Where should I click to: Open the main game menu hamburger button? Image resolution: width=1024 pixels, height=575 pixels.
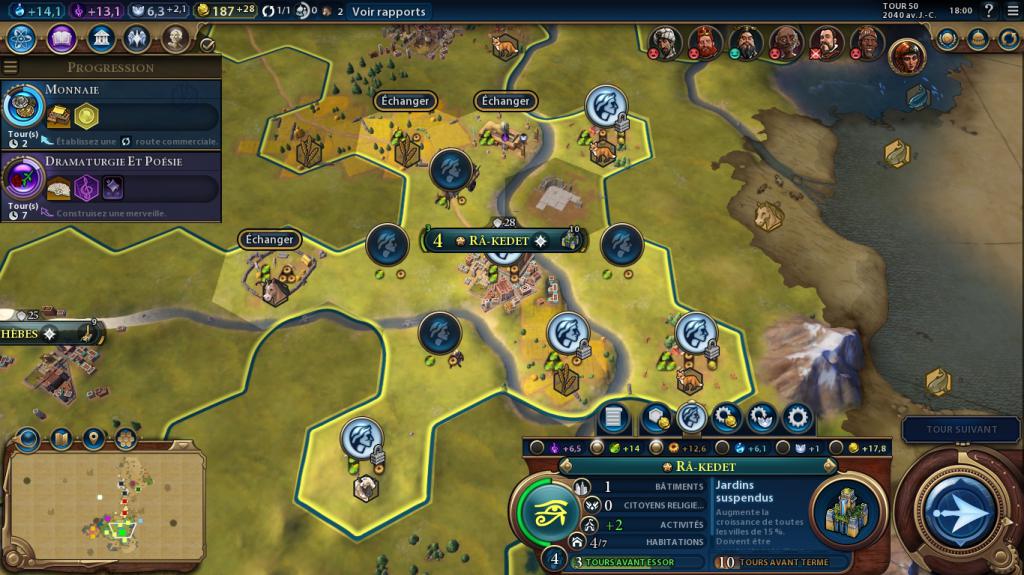1012,11
